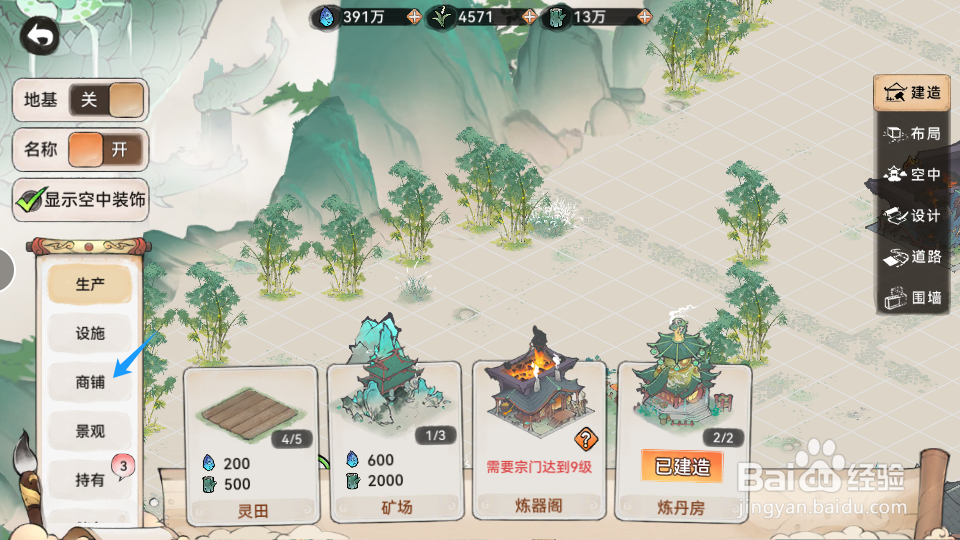The image size is (960, 540).
Task: Add more blue spirit stone currency
Action: tap(414, 16)
